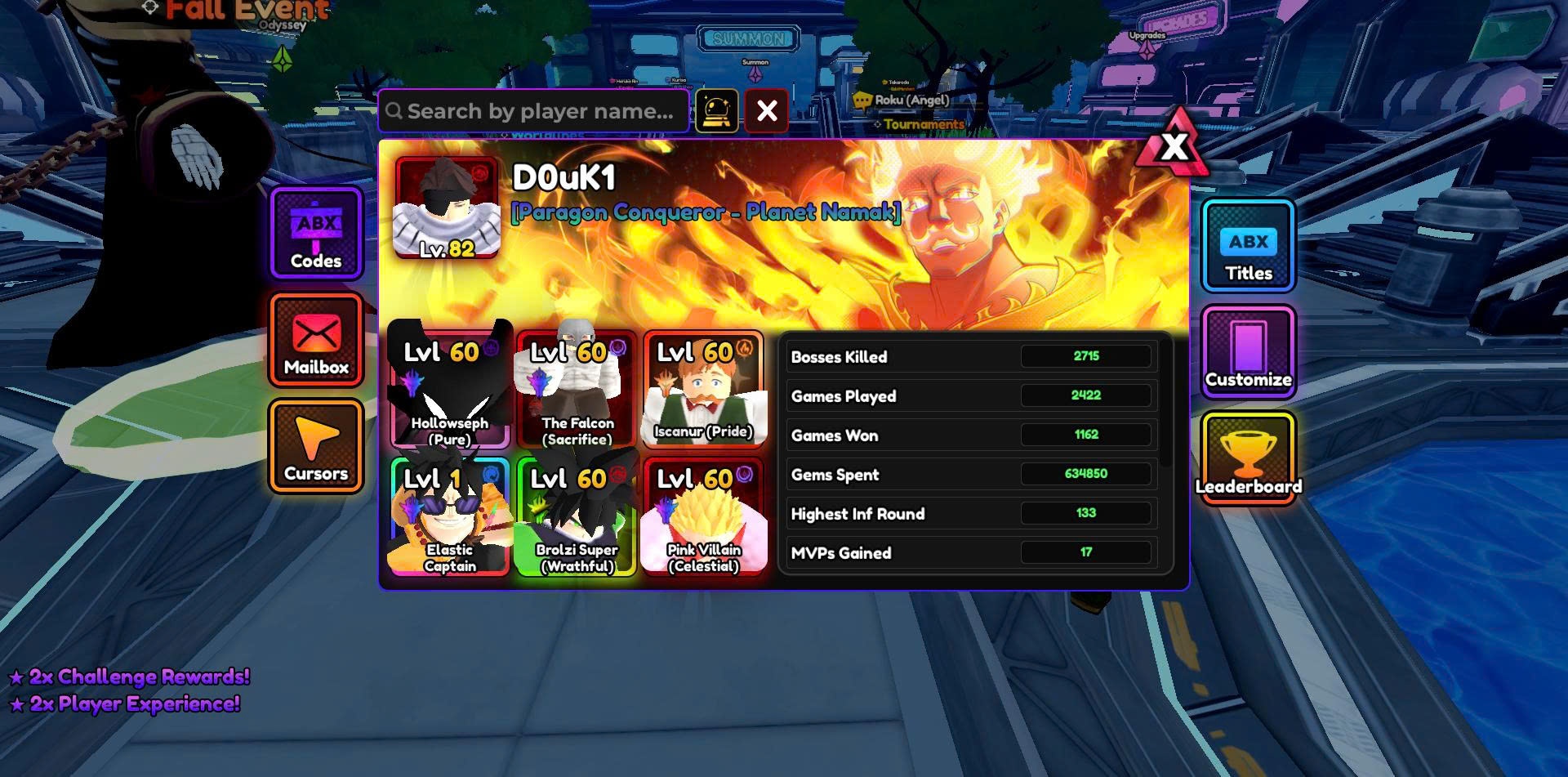The width and height of the screenshot is (1568, 777).
Task: Click the crystal ball icon beside search
Action: [x=716, y=110]
